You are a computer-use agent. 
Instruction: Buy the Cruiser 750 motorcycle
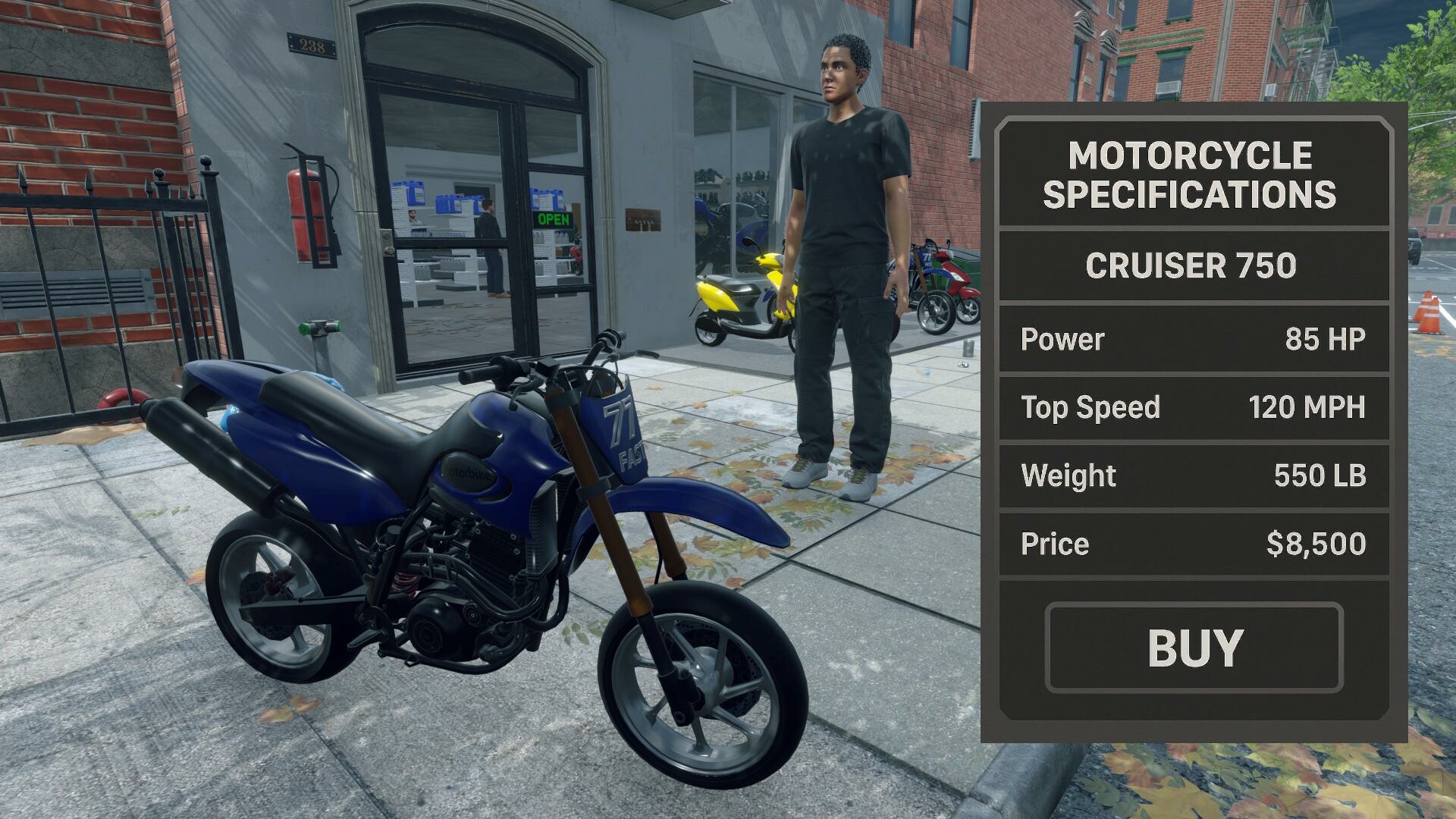(x=1194, y=648)
